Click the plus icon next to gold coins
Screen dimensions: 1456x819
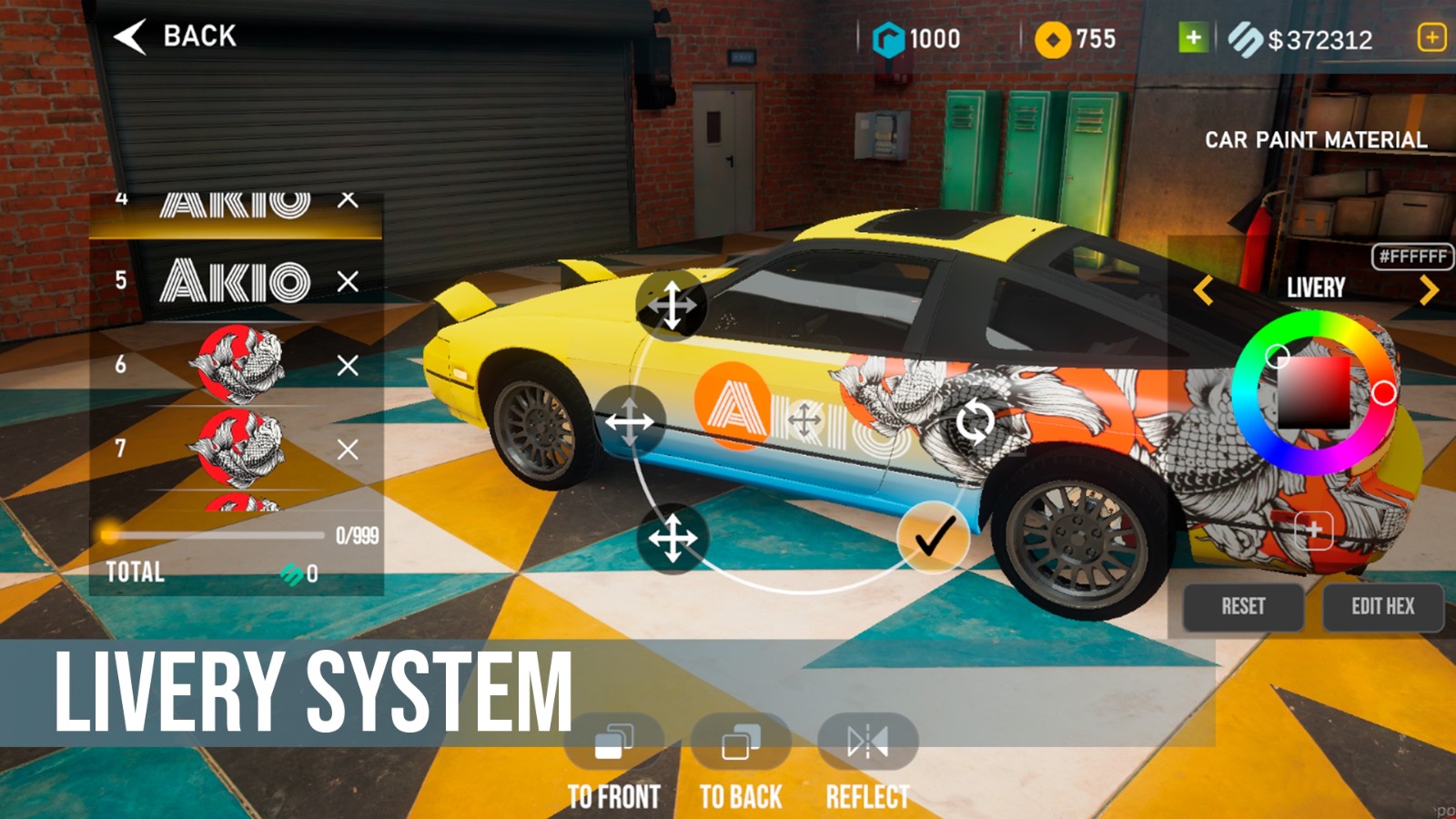tap(1193, 38)
